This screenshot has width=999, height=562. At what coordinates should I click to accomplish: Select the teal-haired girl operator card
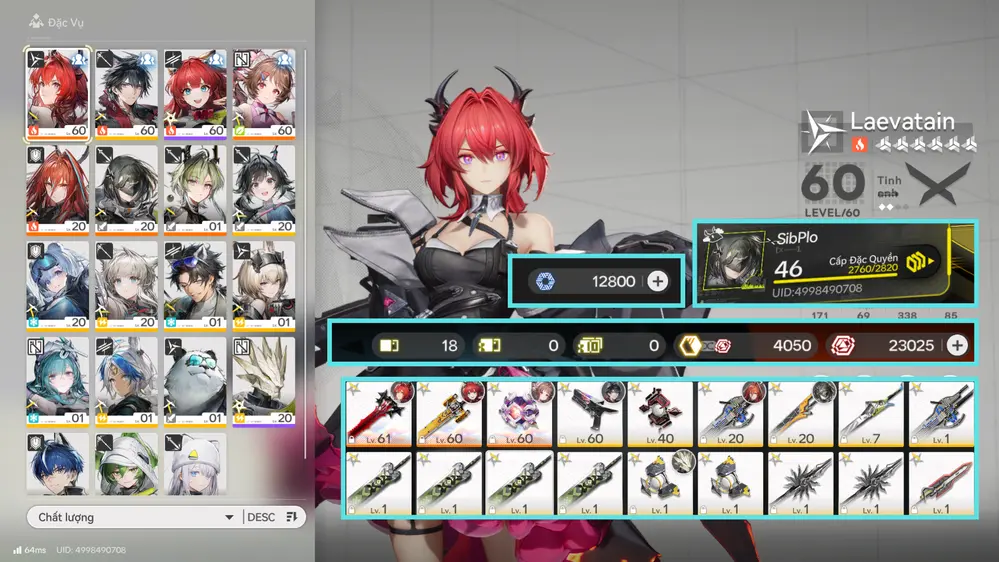(57, 378)
